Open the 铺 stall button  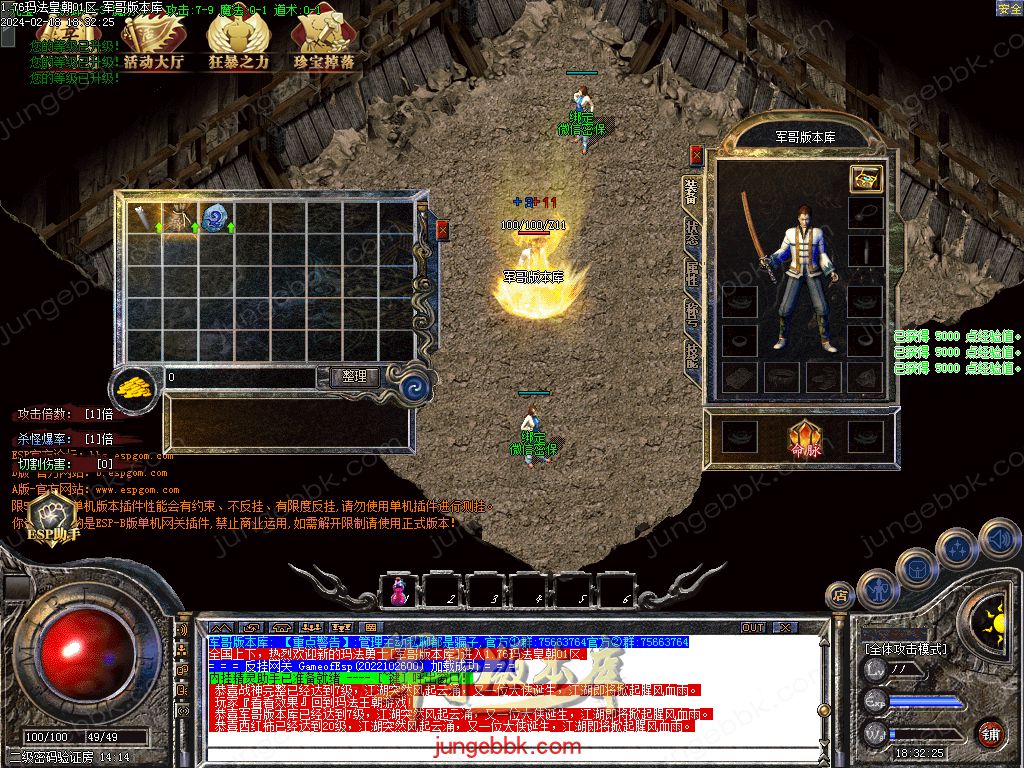[x=990, y=733]
